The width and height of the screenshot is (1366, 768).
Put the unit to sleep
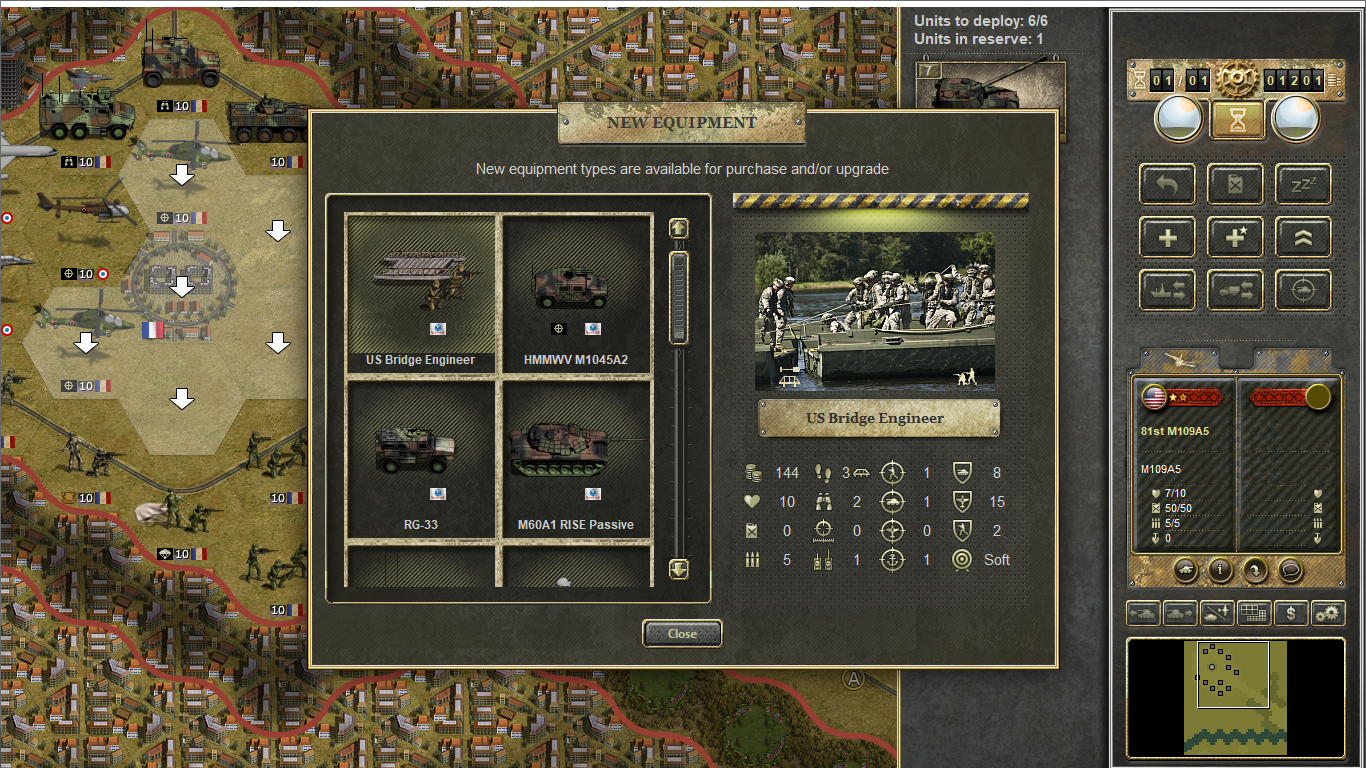click(x=1303, y=184)
